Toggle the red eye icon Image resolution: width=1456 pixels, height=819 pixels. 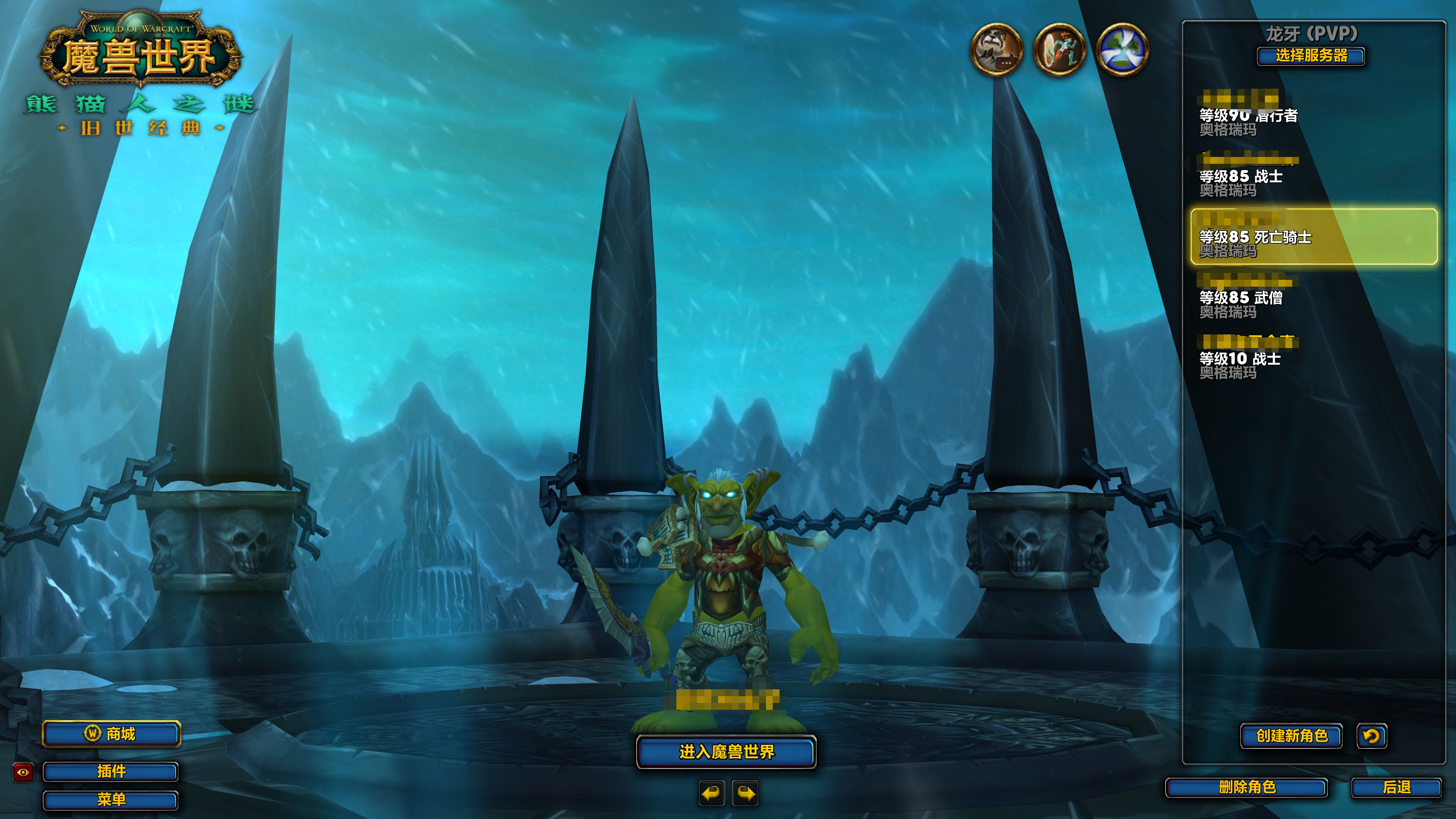[23, 772]
